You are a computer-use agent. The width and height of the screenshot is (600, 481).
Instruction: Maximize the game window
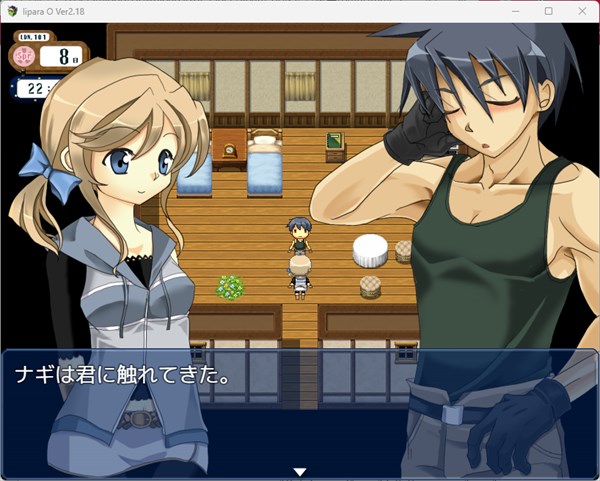click(x=548, y=10)
